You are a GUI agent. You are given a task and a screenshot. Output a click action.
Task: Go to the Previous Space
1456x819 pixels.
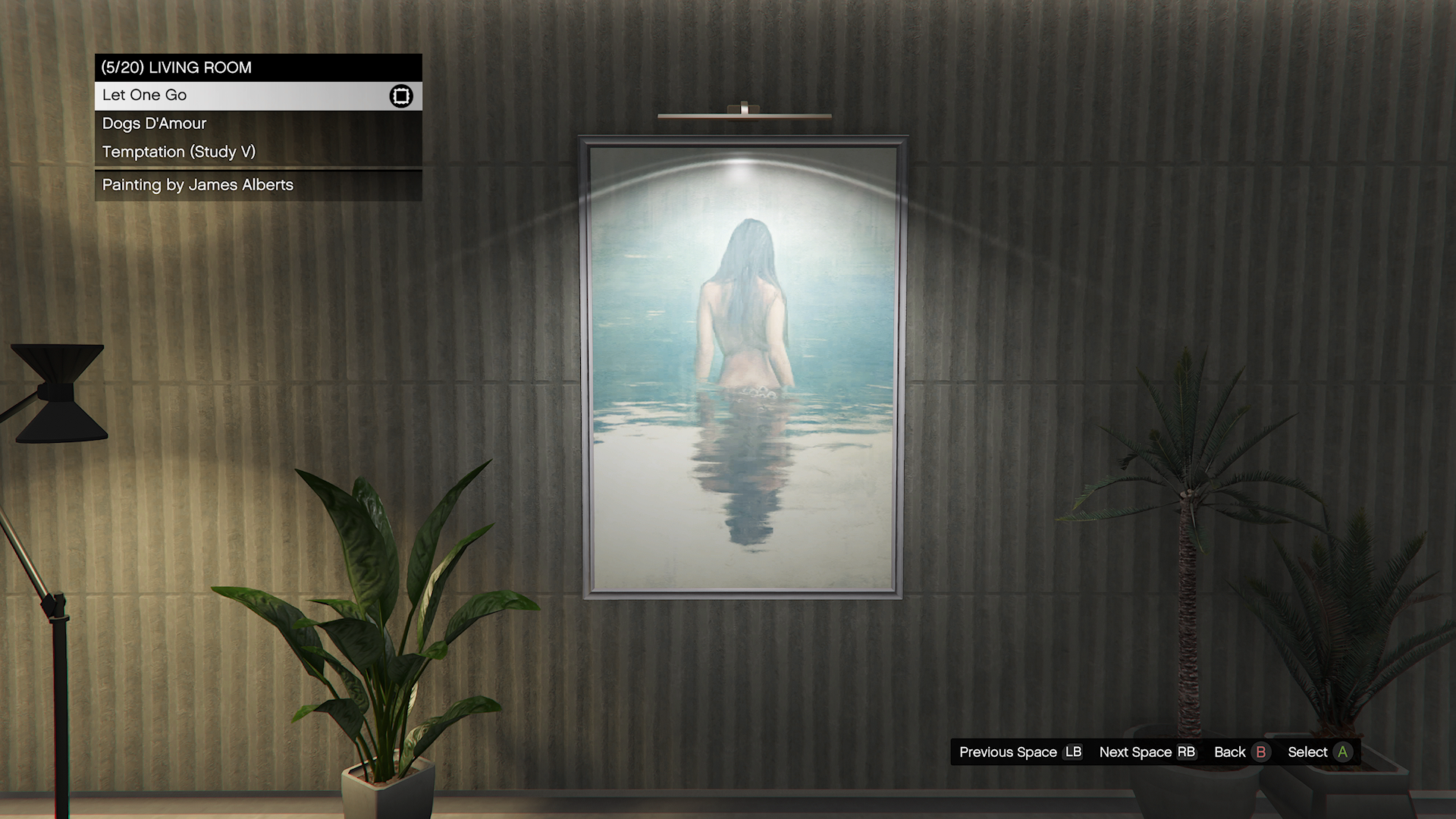1020,752
